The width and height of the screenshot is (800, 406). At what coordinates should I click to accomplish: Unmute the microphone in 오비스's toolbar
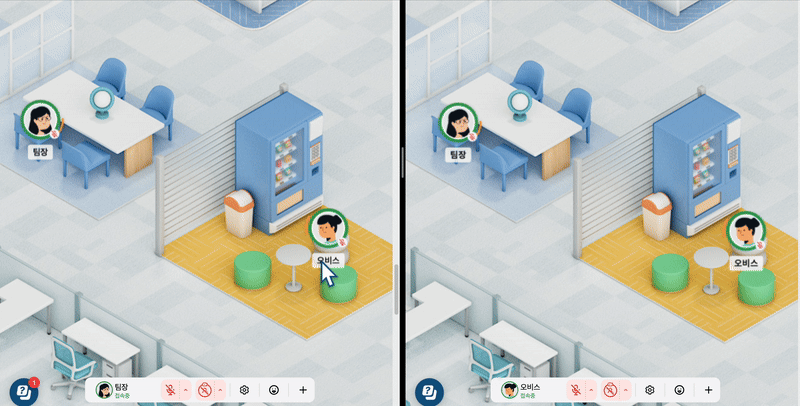[577, 389]
